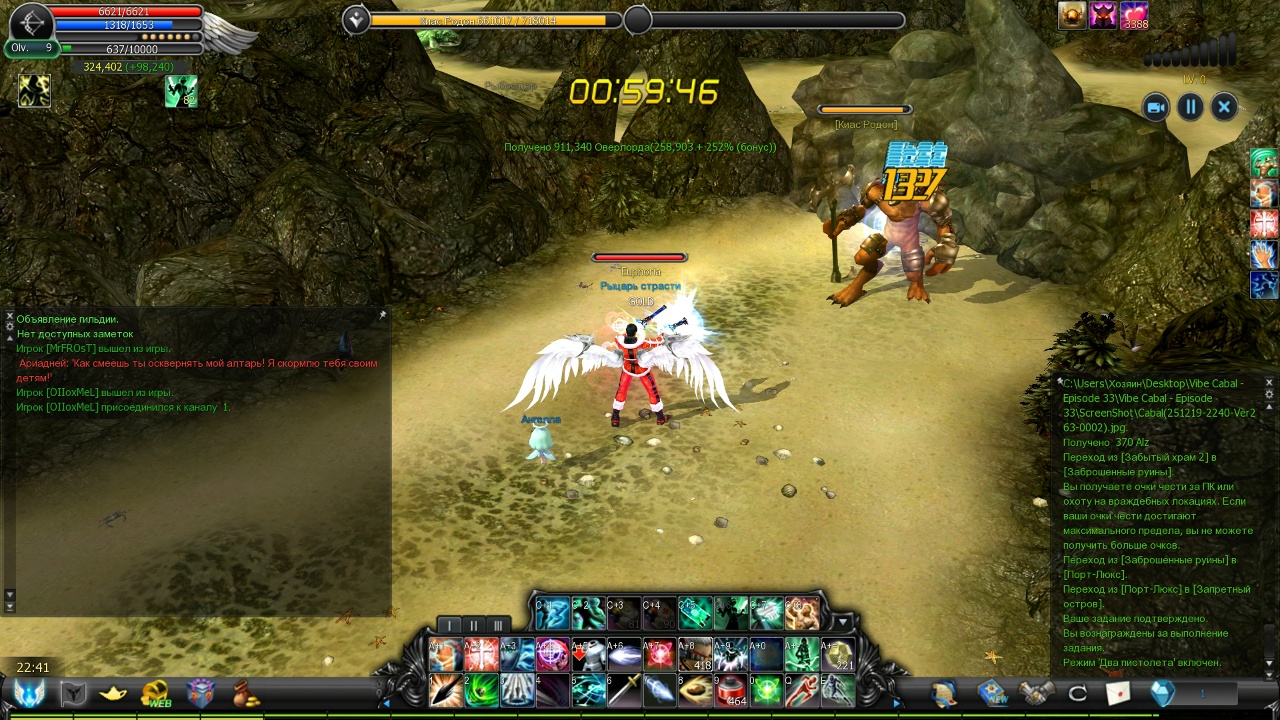The width and height of the screenshot is (1280, 720).
Task: Click the camera record button
Action: pos(1156,107)
